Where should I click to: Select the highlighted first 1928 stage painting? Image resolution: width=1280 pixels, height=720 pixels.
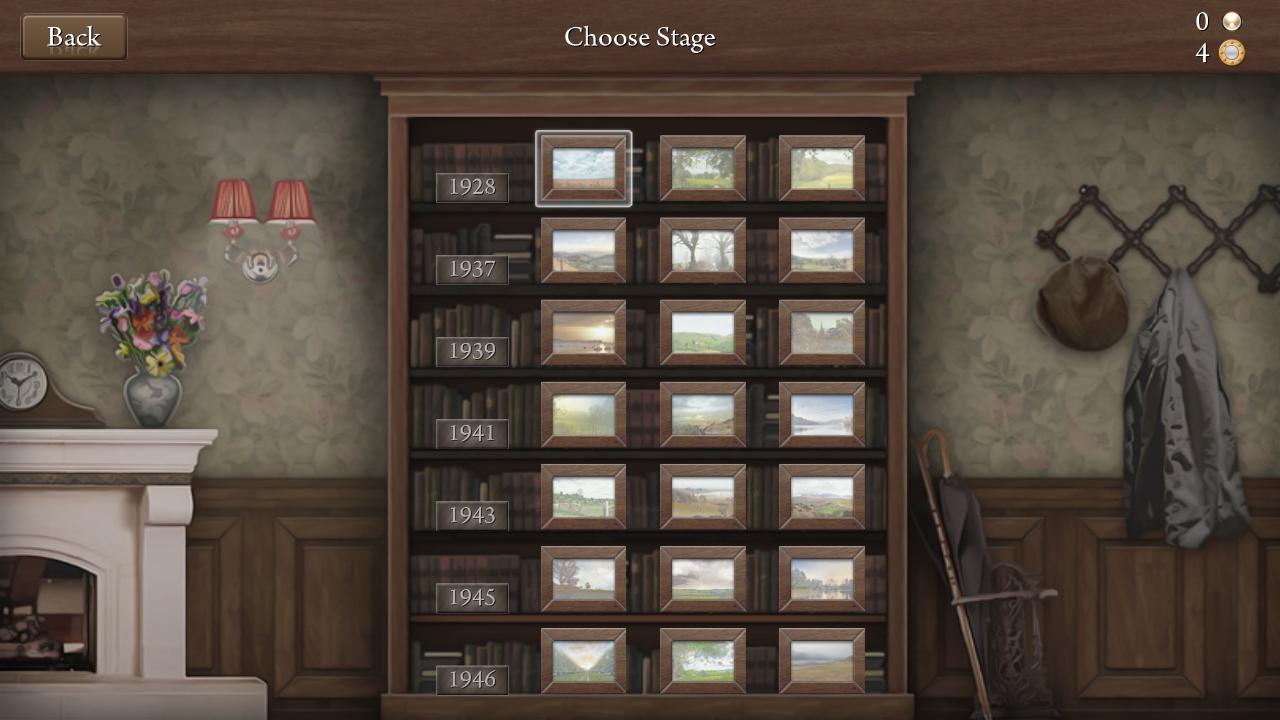click(x=583, y=169)
